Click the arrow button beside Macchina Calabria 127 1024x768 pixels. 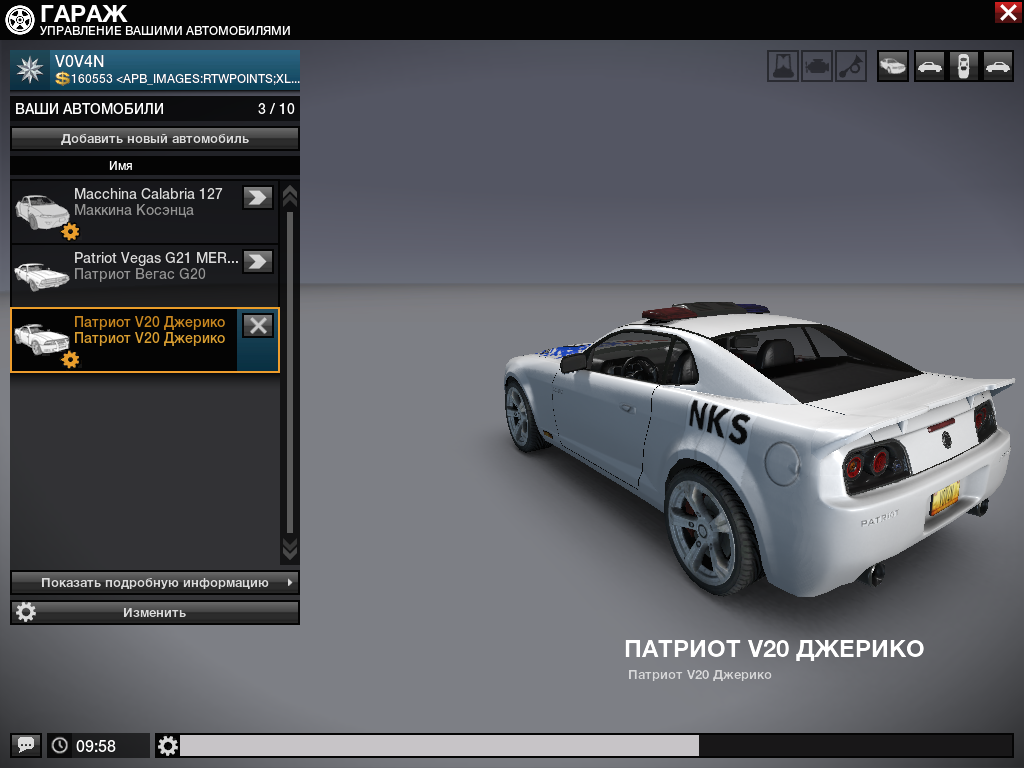click(x=258, y=198)
